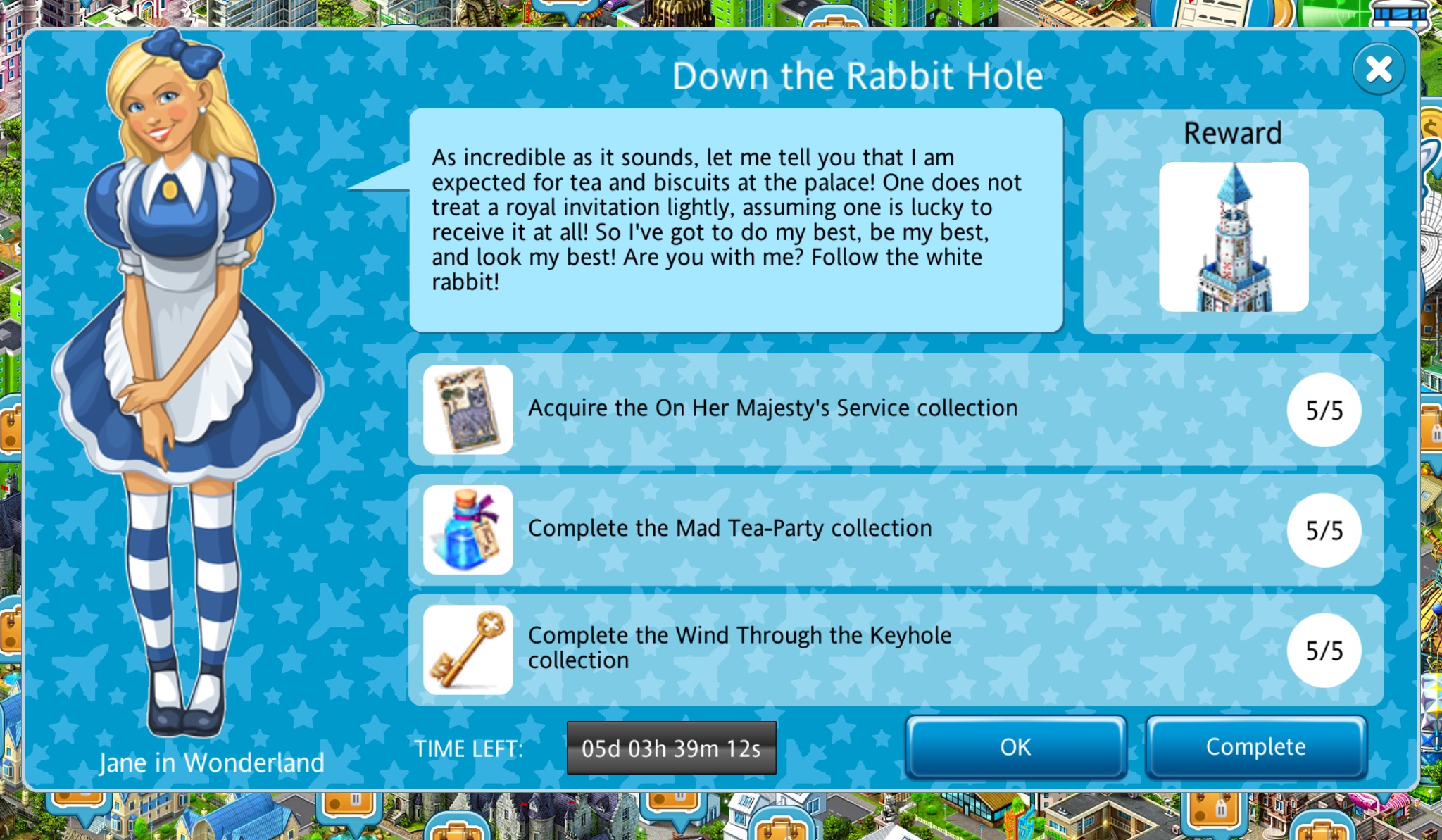Viewport: 1442px width, 840px height.
Task: Hit the Complete button to finish quest
Action: click(x=1255, y=747)
